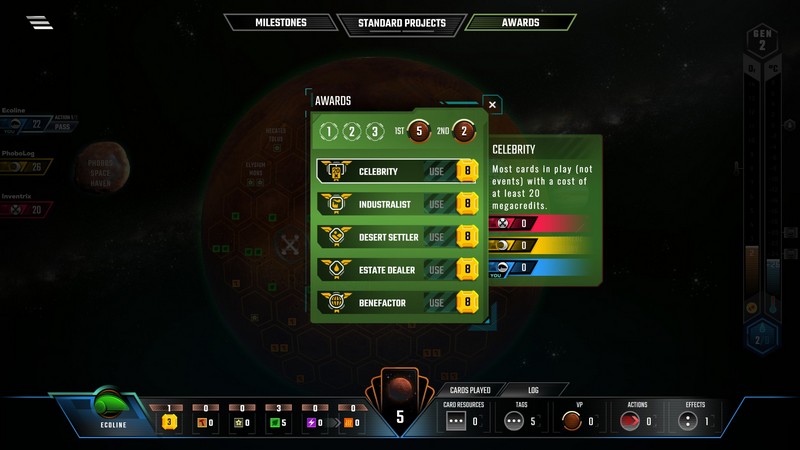Choose the Estate Dealer award
The height and width of the screenshot is (450, 800).
pyautogui.click(x=436, y=269)
